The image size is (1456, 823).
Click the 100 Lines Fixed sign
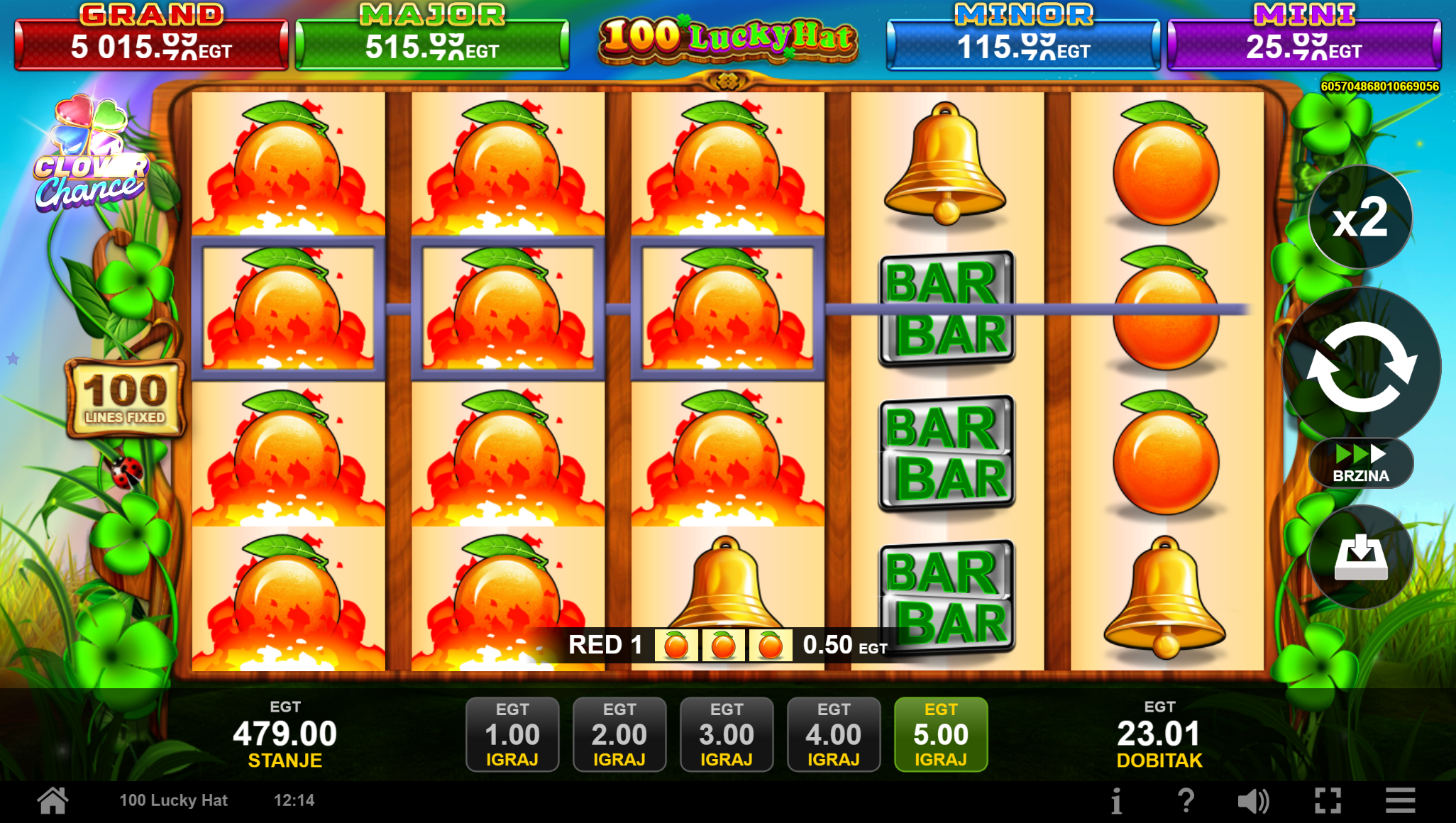coord(125,398)
